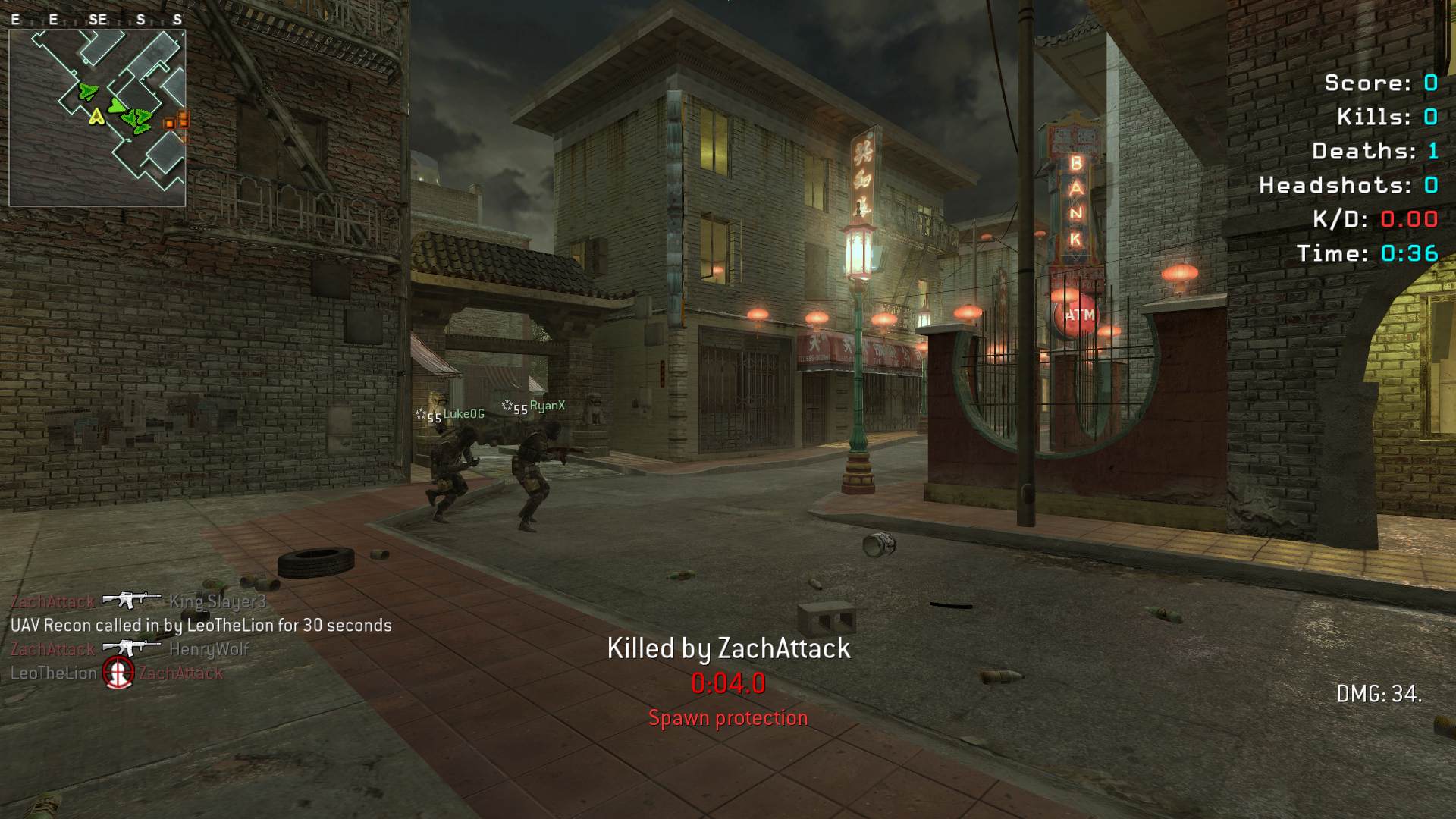Select the yellow player arrow on the minimap
This screenshot has width=1456, height=819.
(96, 116)
